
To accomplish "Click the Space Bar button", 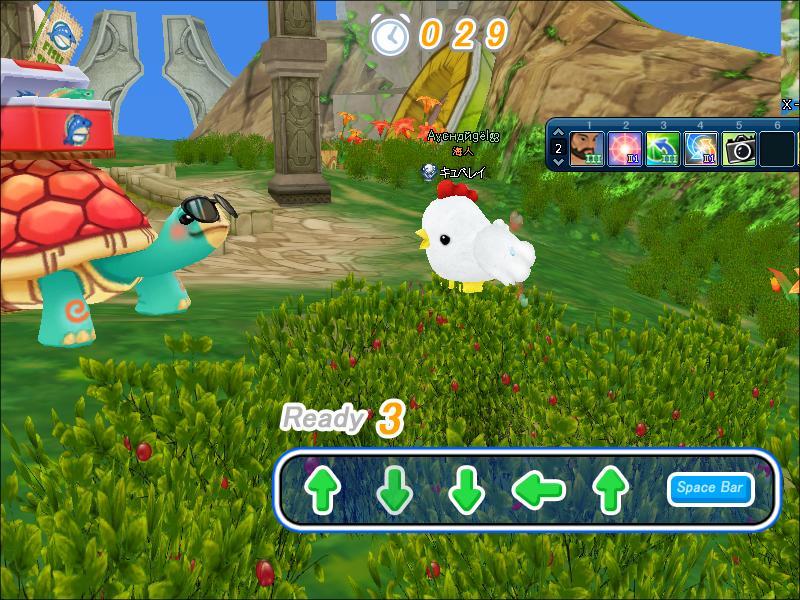I will tap(709, 488).
